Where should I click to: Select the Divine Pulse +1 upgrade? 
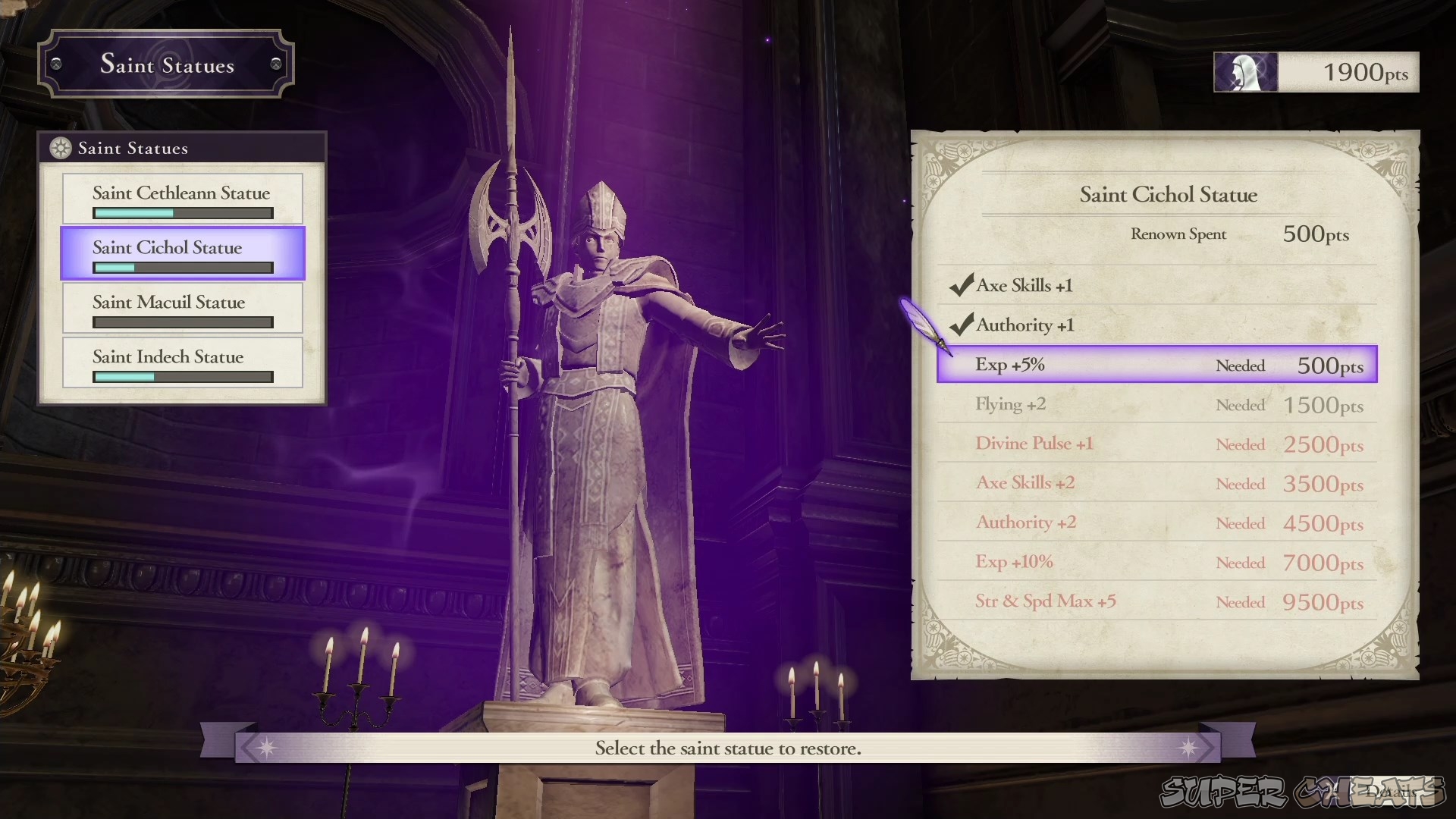pos(1156,444)
